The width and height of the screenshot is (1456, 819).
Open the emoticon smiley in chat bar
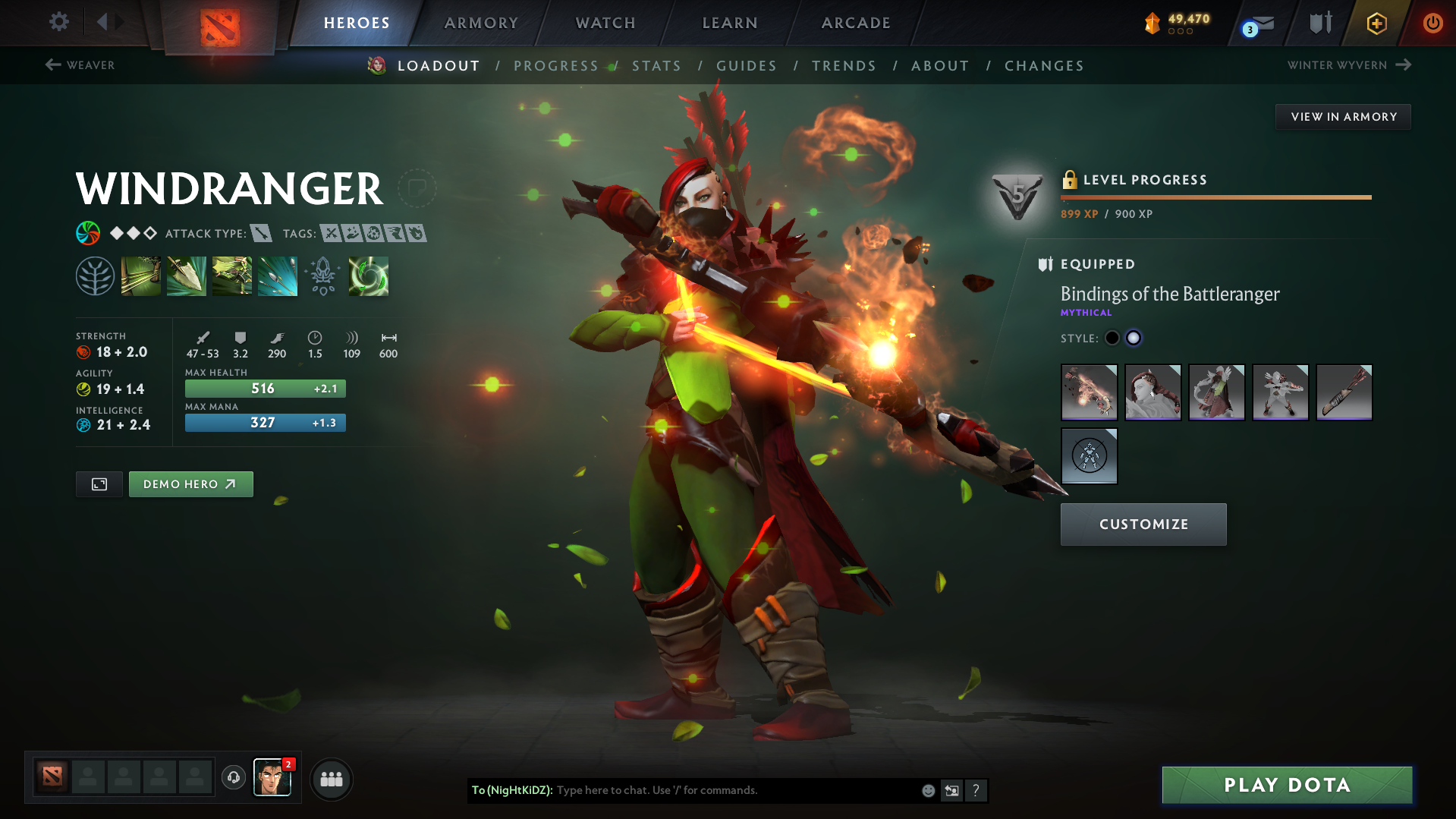[927, 790]
